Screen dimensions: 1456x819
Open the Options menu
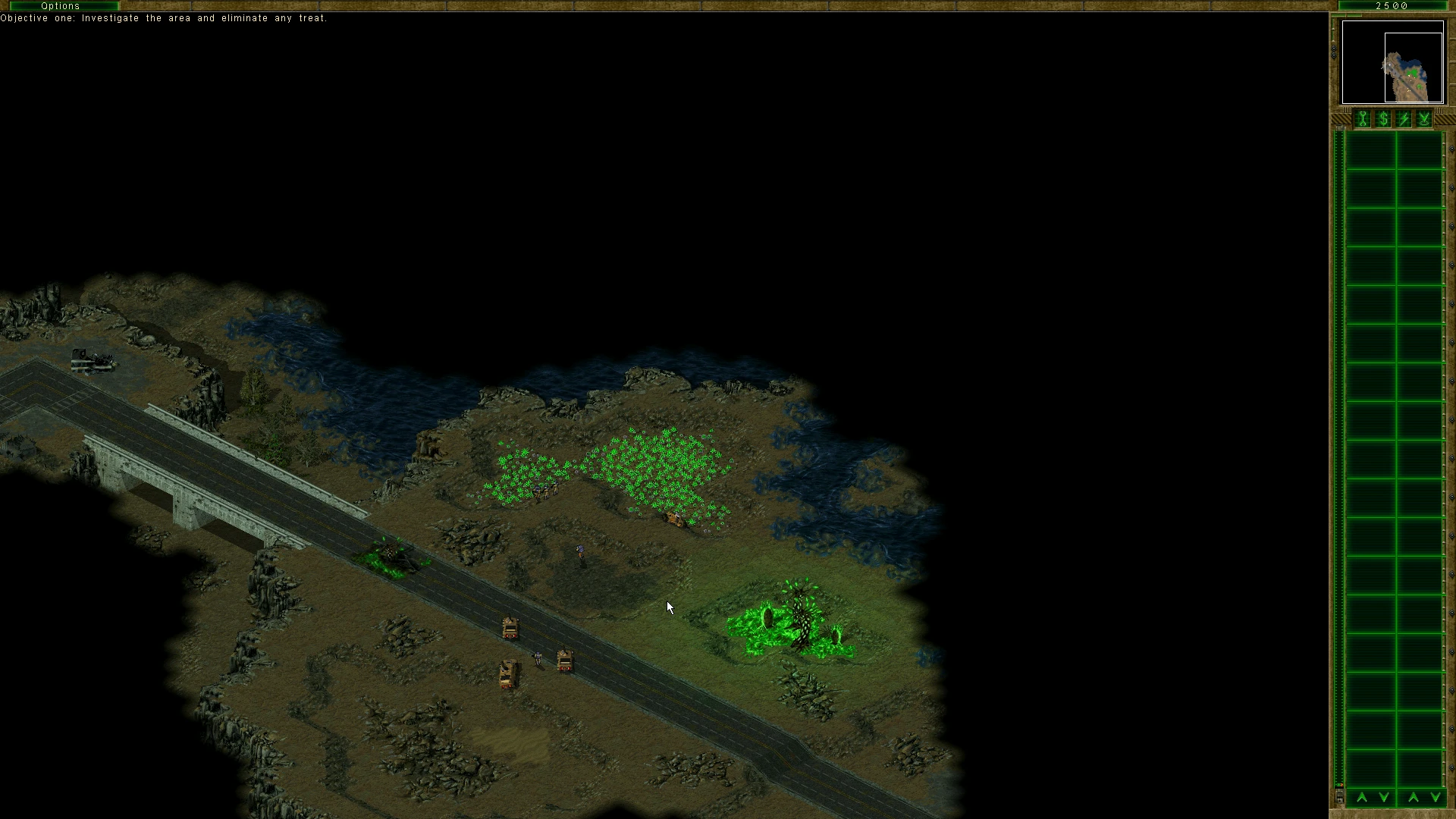(x=61, y=5)
